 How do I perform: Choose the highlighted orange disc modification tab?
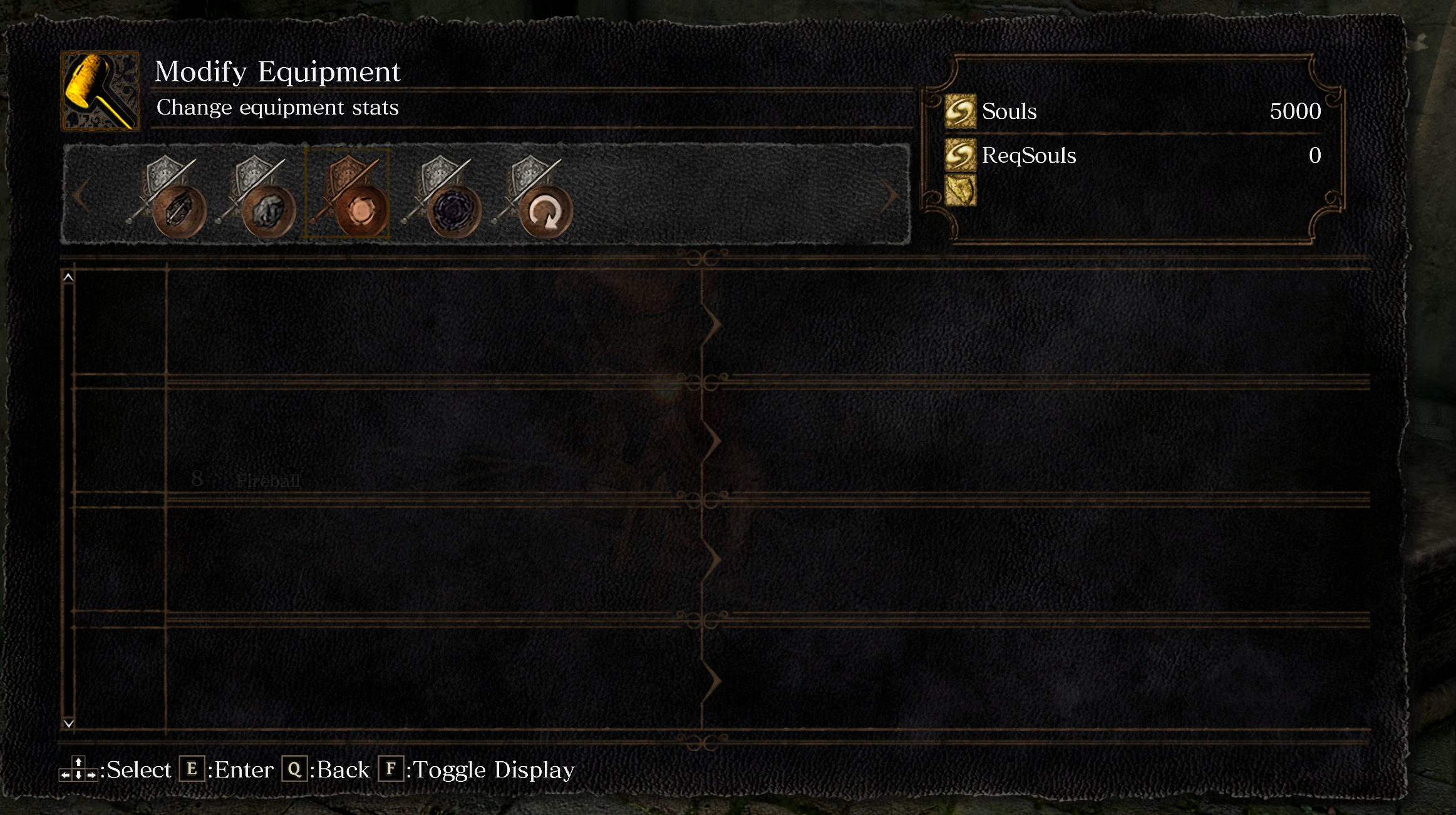coord(347,195)
